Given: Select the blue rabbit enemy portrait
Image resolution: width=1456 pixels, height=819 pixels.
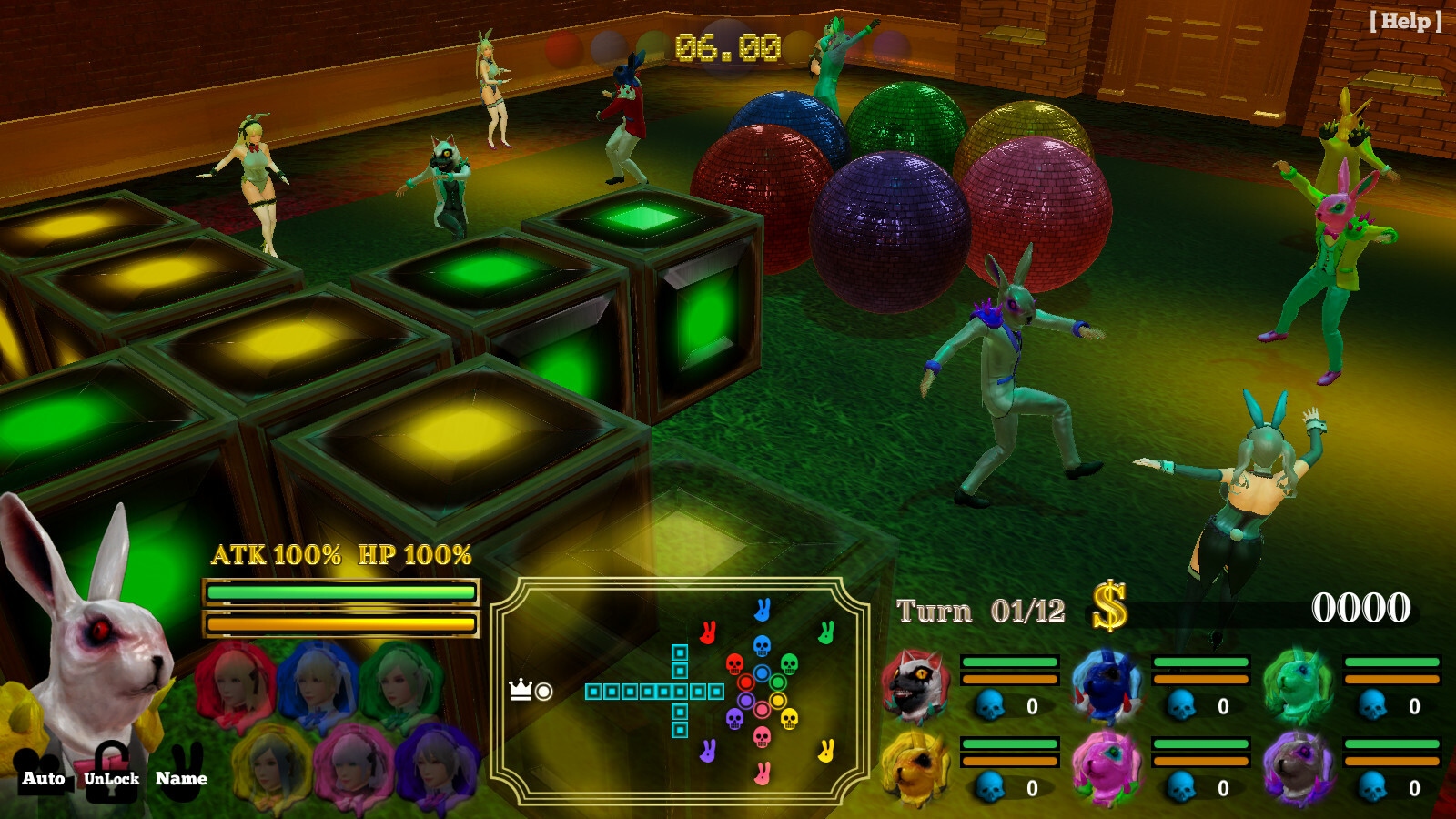Looking at the screenshot, I should pos(1107,684).
